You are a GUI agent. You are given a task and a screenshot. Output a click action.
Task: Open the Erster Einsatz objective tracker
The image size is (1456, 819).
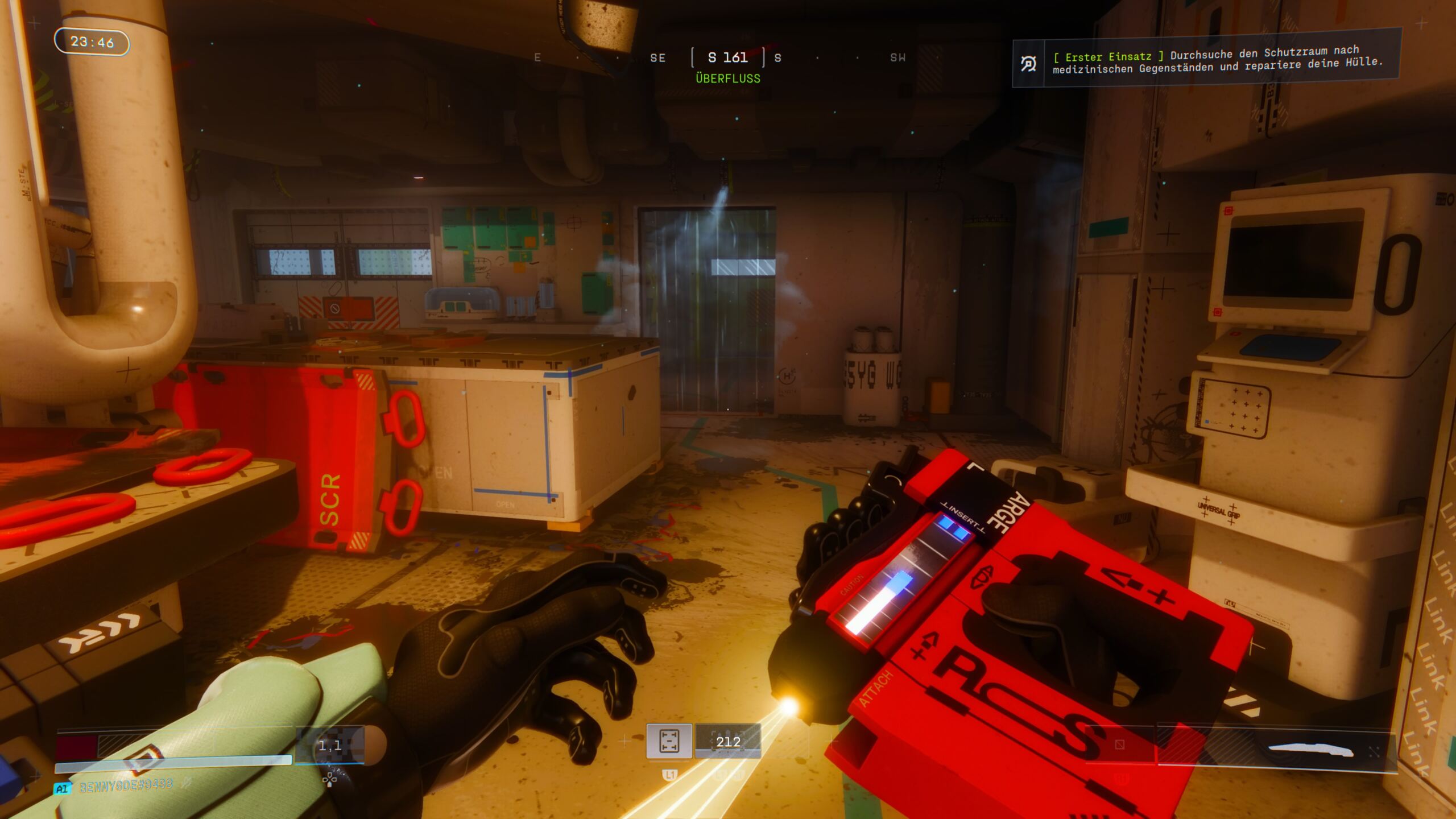(x=1217, y=60)
